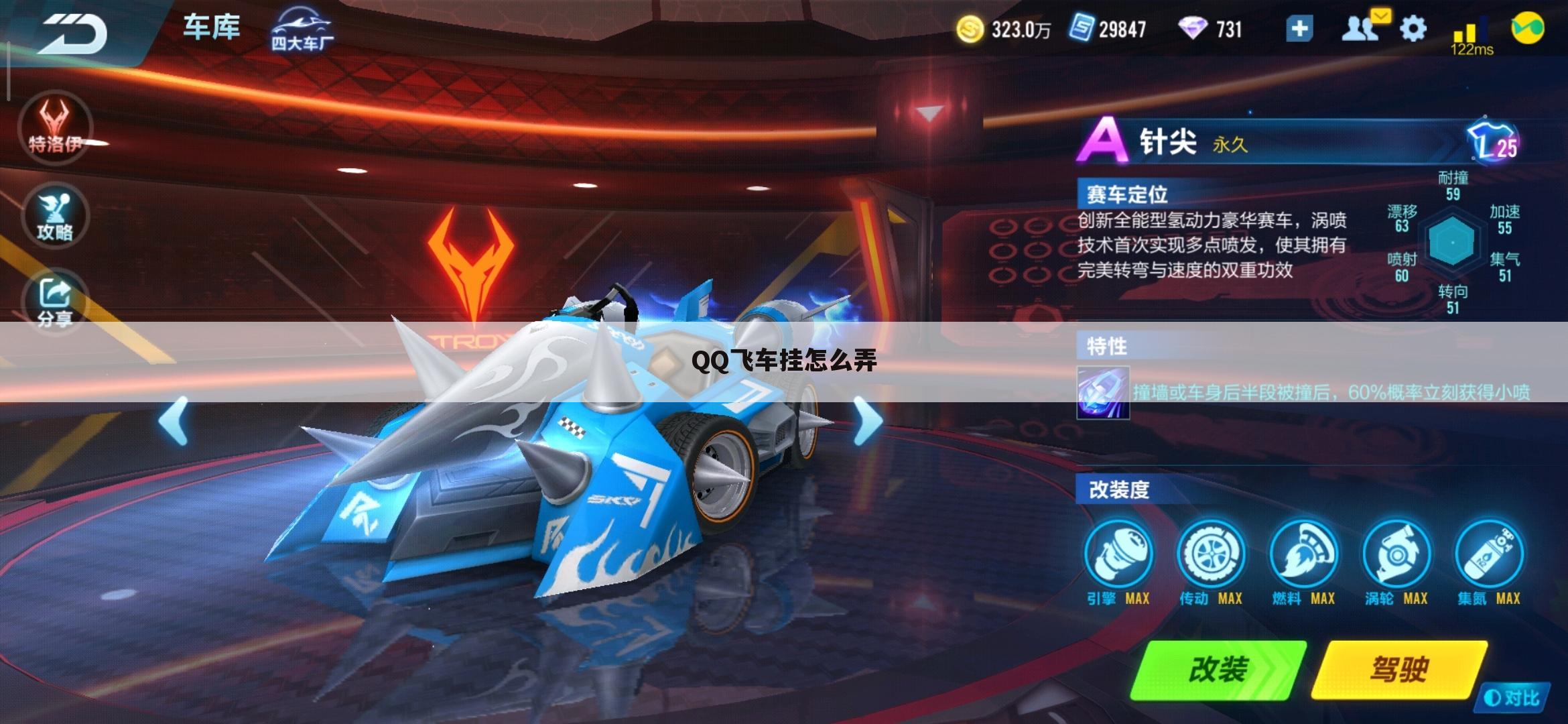This screenshot has height=724, width=1568.
Task: Click the L25 shirt level badge
Action: tap(1493, 142)
